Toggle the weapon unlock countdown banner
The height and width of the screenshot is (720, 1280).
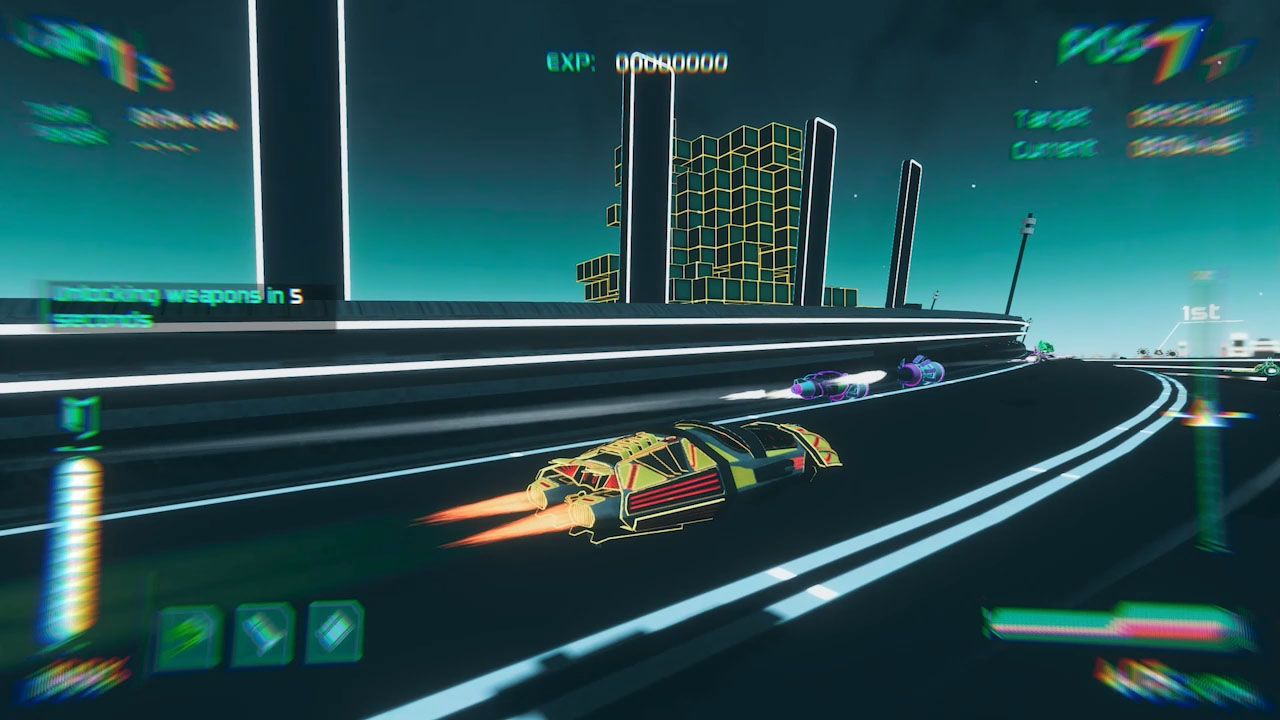(185, 303)
